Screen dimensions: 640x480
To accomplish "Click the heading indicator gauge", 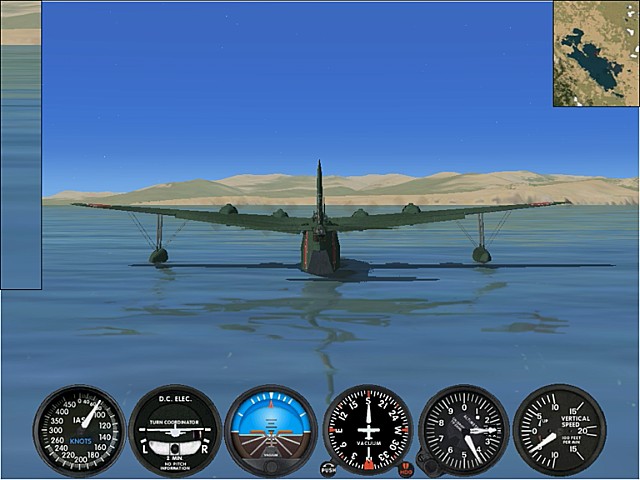I will [367, 430].
